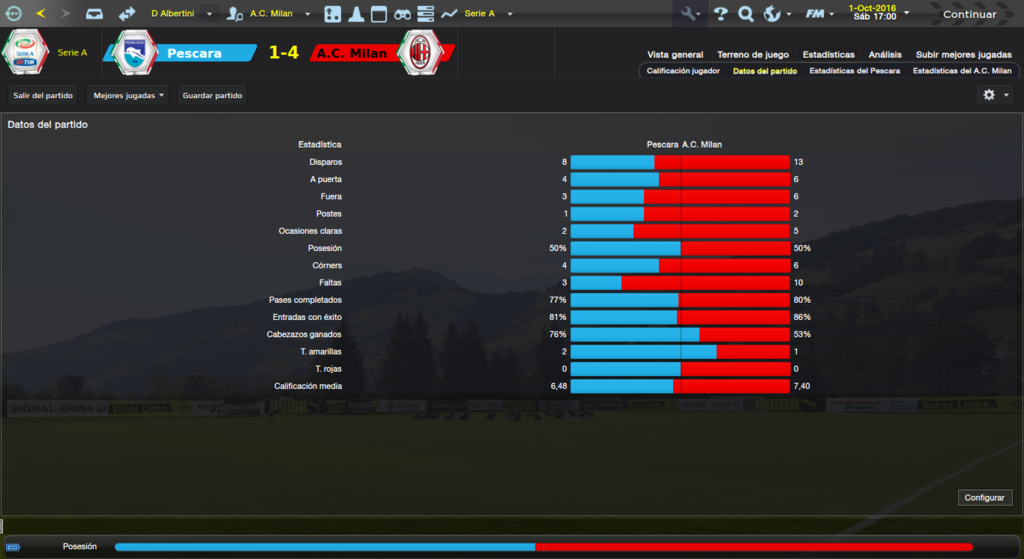Save the match with Guardar partido
This screenshot has width=1024, height=559.
[212, 95]
